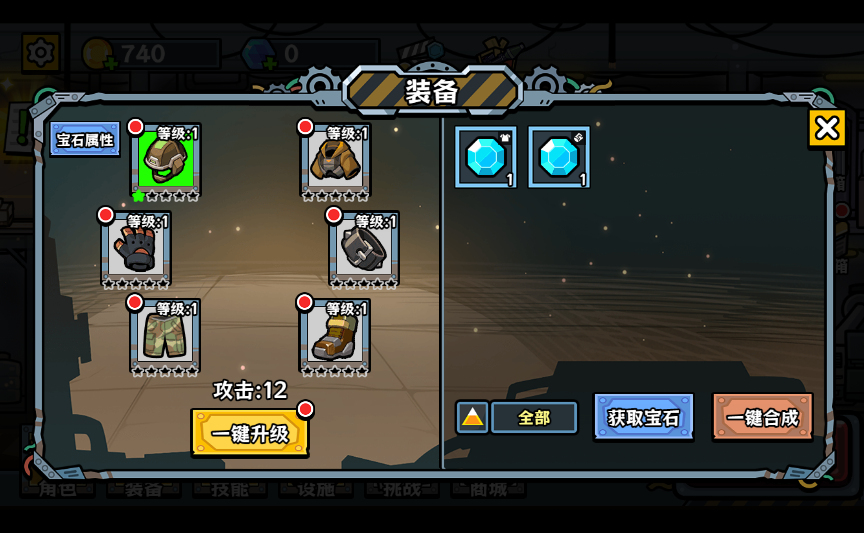
Task: Select the helmet equipment slot
Action: (x=166, y=159)
